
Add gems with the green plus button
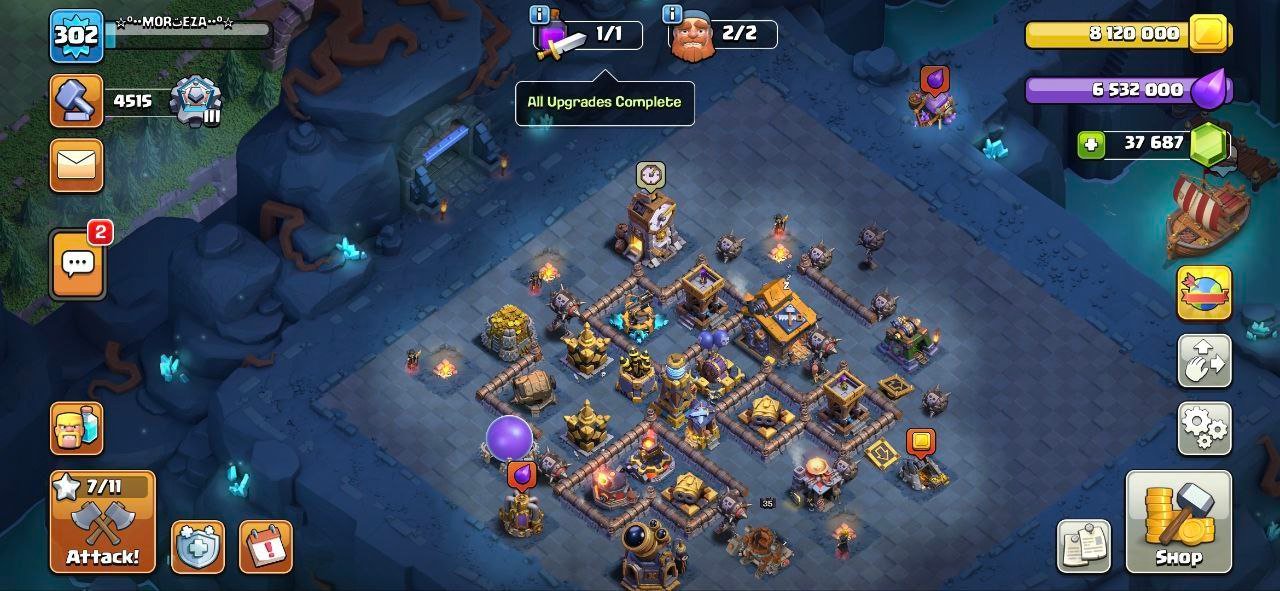tap(1091, 144)
